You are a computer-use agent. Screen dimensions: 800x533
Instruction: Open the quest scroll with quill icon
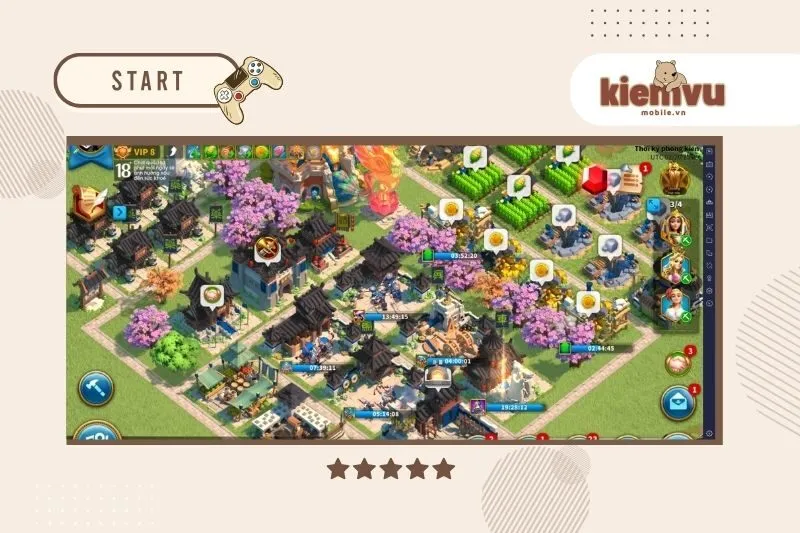tap(90, 204)
